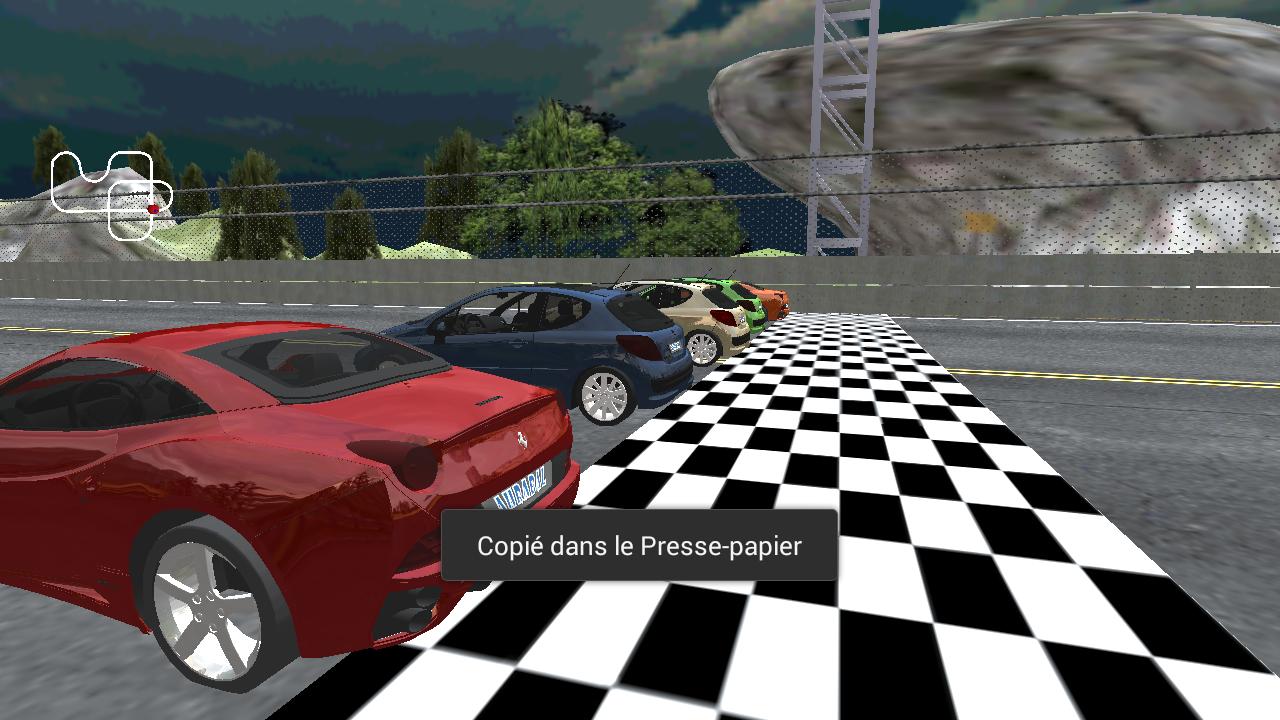
Task: Click the white gantry tower structure
Action: click(x=845, y=120)
